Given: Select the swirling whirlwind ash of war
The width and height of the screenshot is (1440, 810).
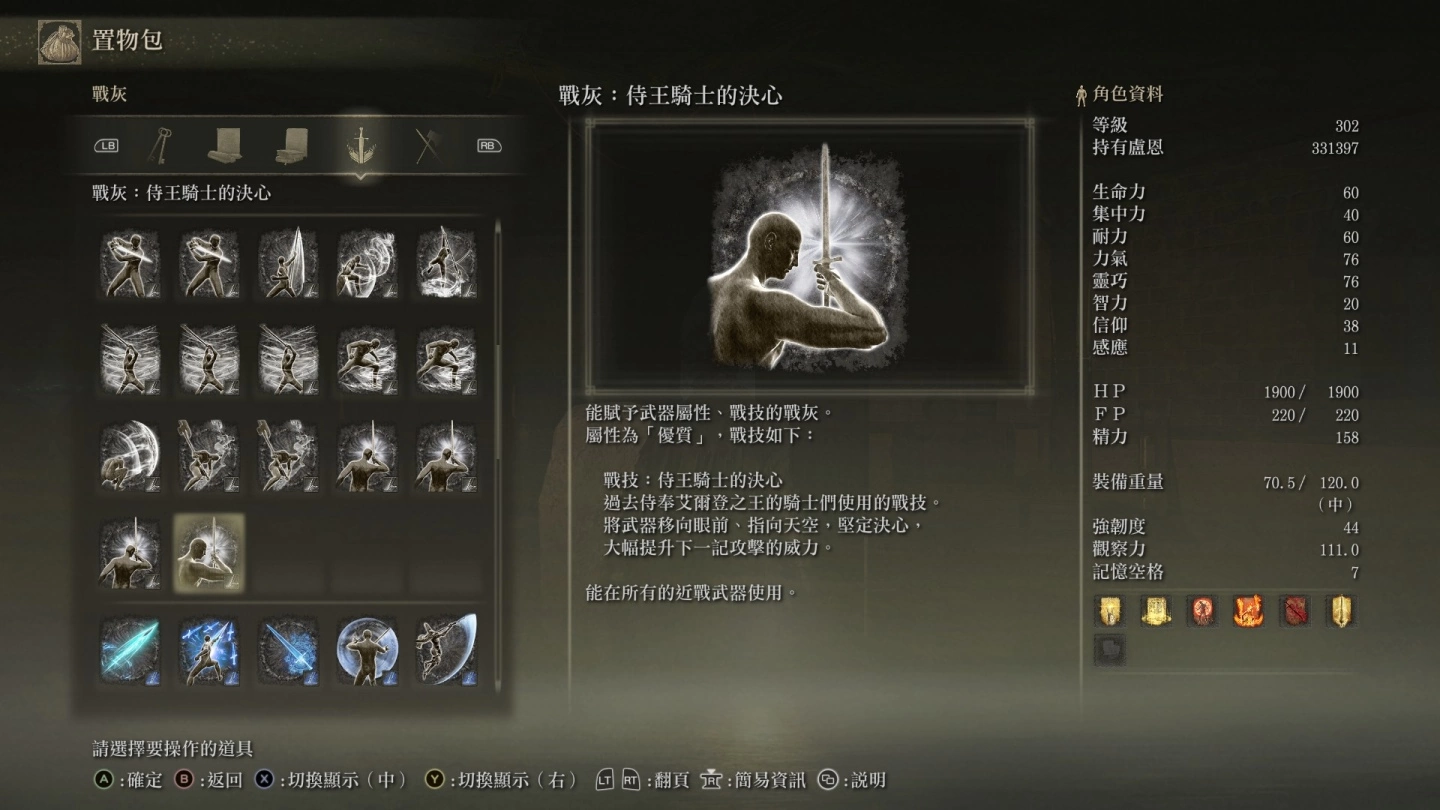Looking at the screenshot, I should pyautogui.click(x=367, y=264).
